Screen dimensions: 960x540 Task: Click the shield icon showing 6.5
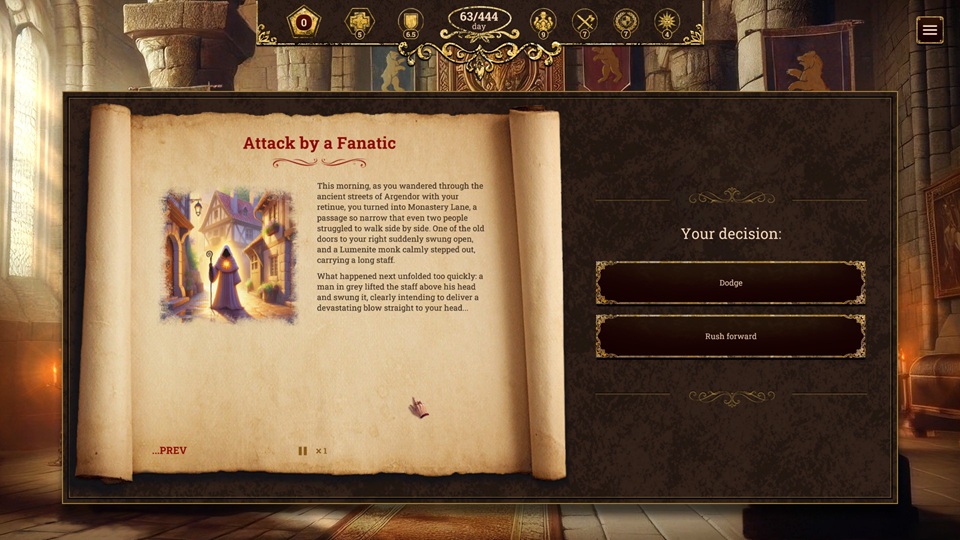(x=410, y=21)
